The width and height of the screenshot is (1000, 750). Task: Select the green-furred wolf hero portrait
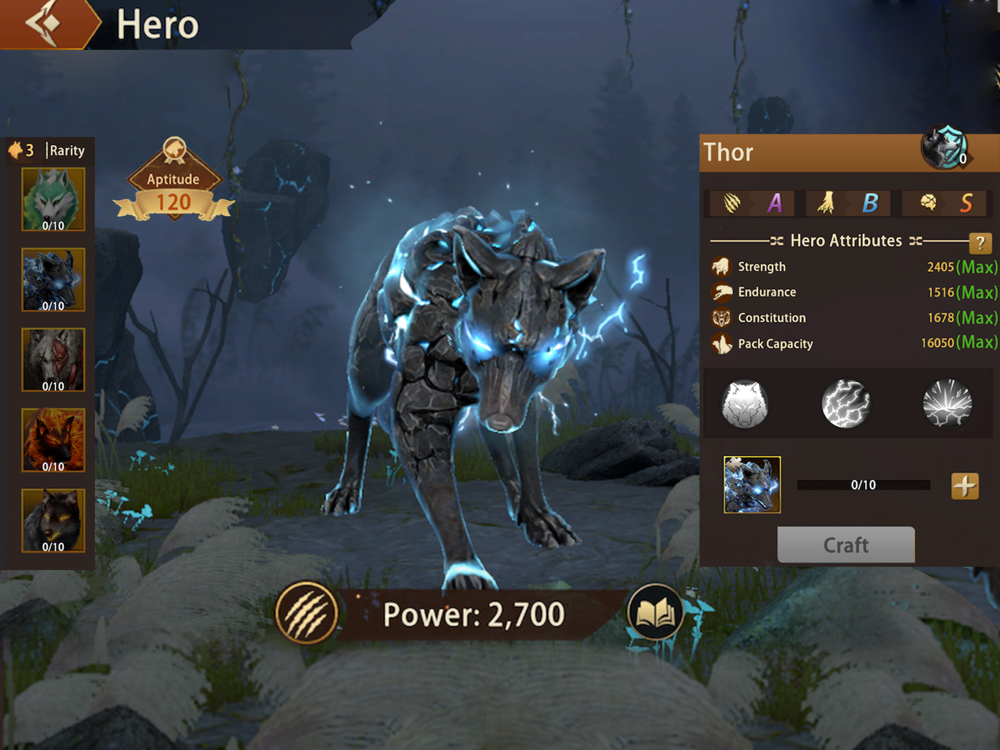pyautogui.click(x=53, y=199)
